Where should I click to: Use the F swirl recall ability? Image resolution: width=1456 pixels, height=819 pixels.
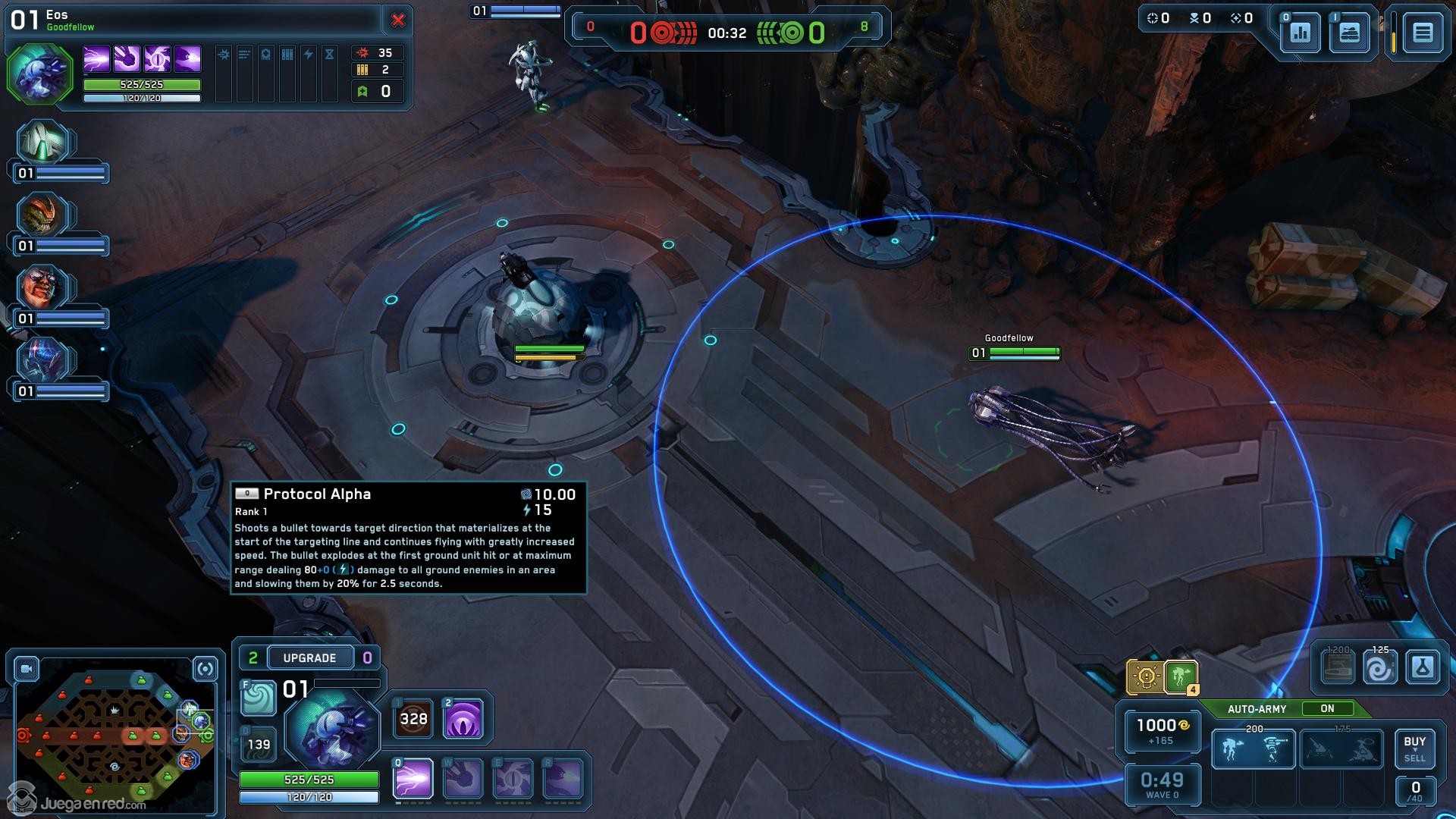(x=258, y=698)
